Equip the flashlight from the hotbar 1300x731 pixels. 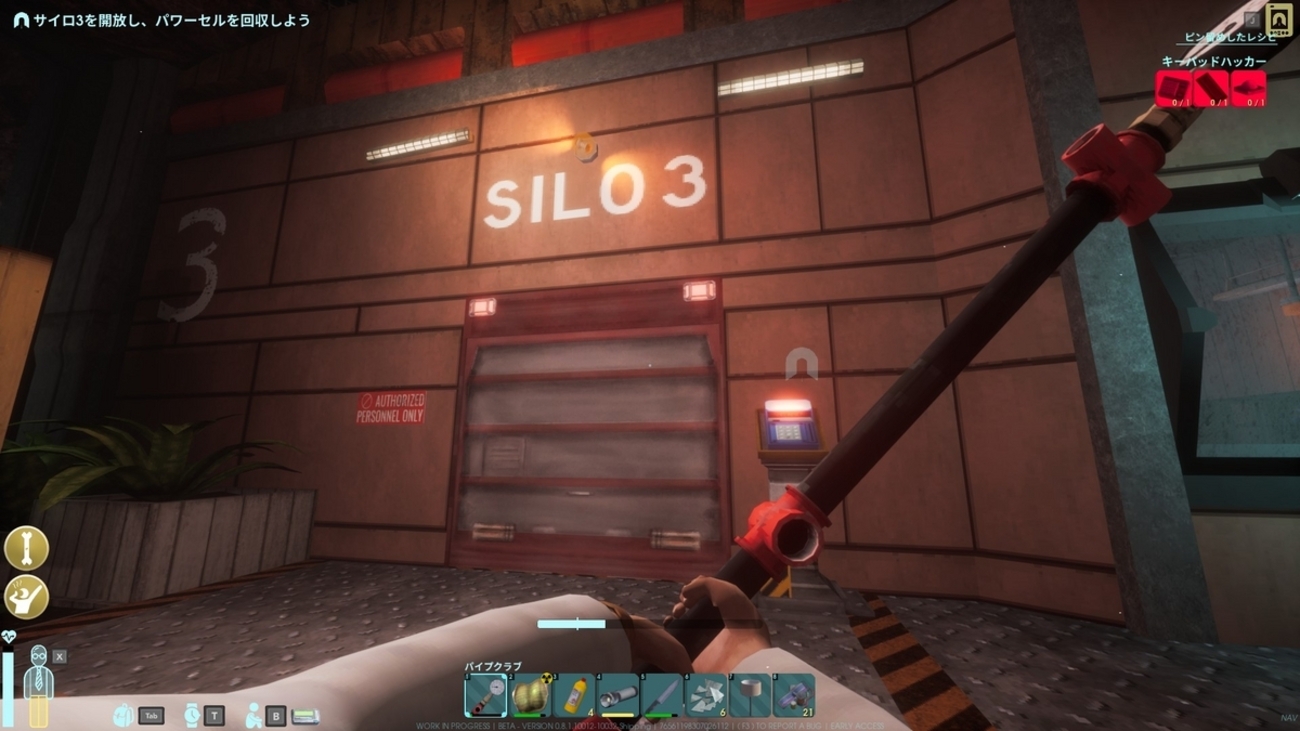pyautogui.click(x=618, y=695)
